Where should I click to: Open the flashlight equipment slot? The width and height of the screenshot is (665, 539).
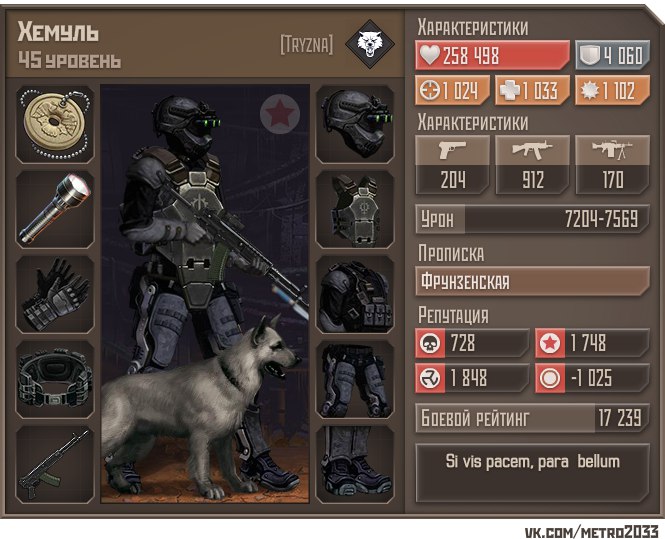pyautogui.click(x=55, y=209)
